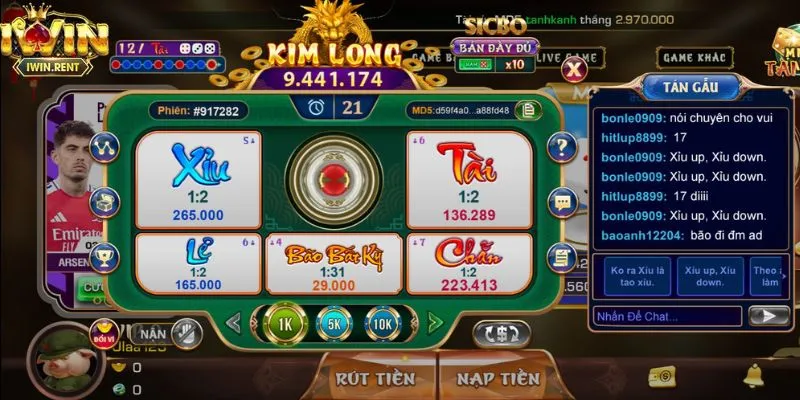This screenshot has height=400, width=800.
Task: Place a bet on Tài
Action: tap(468, 177)
